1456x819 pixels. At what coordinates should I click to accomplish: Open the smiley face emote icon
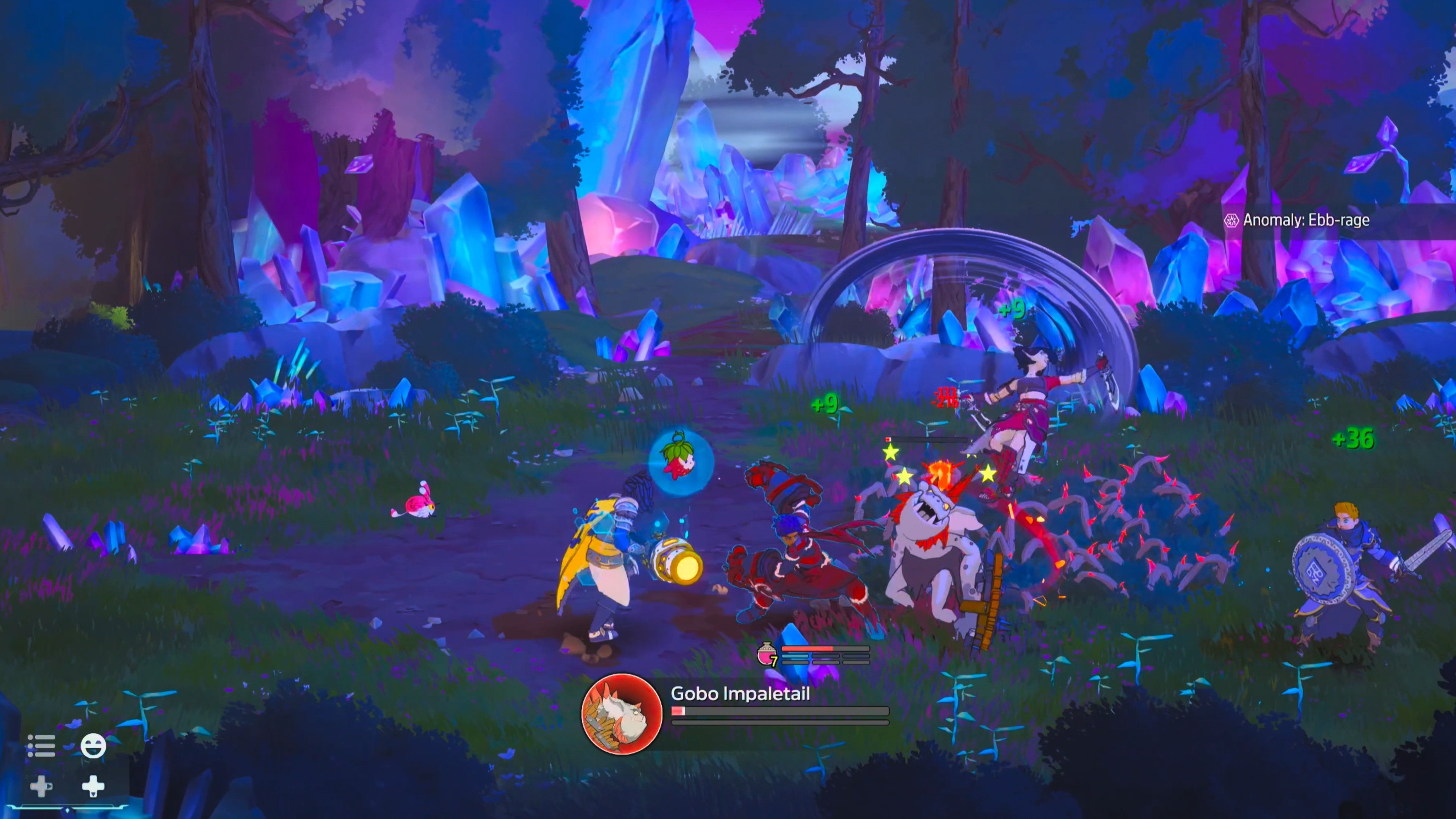93,745
